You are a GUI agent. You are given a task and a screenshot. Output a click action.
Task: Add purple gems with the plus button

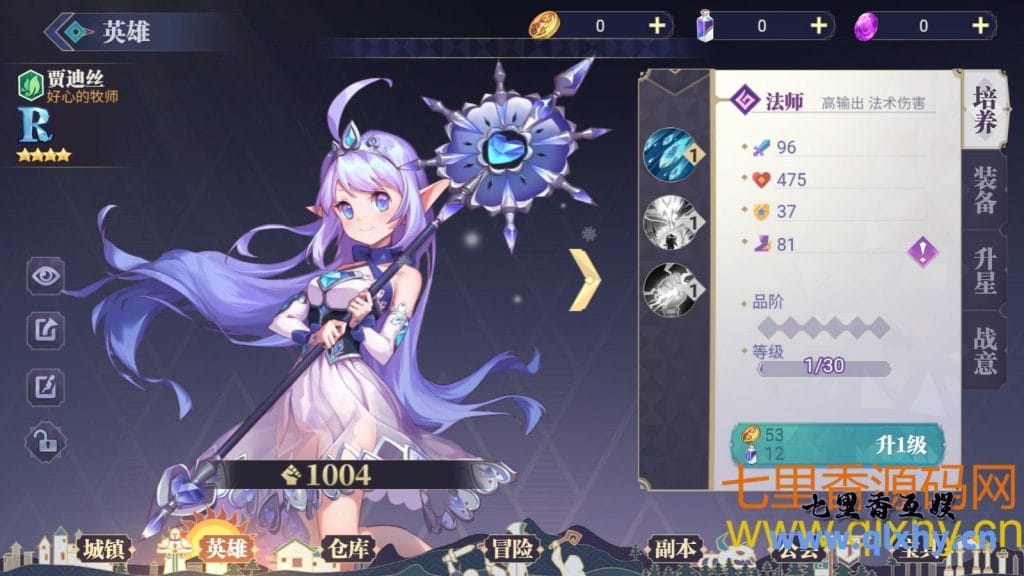[983, 26]
